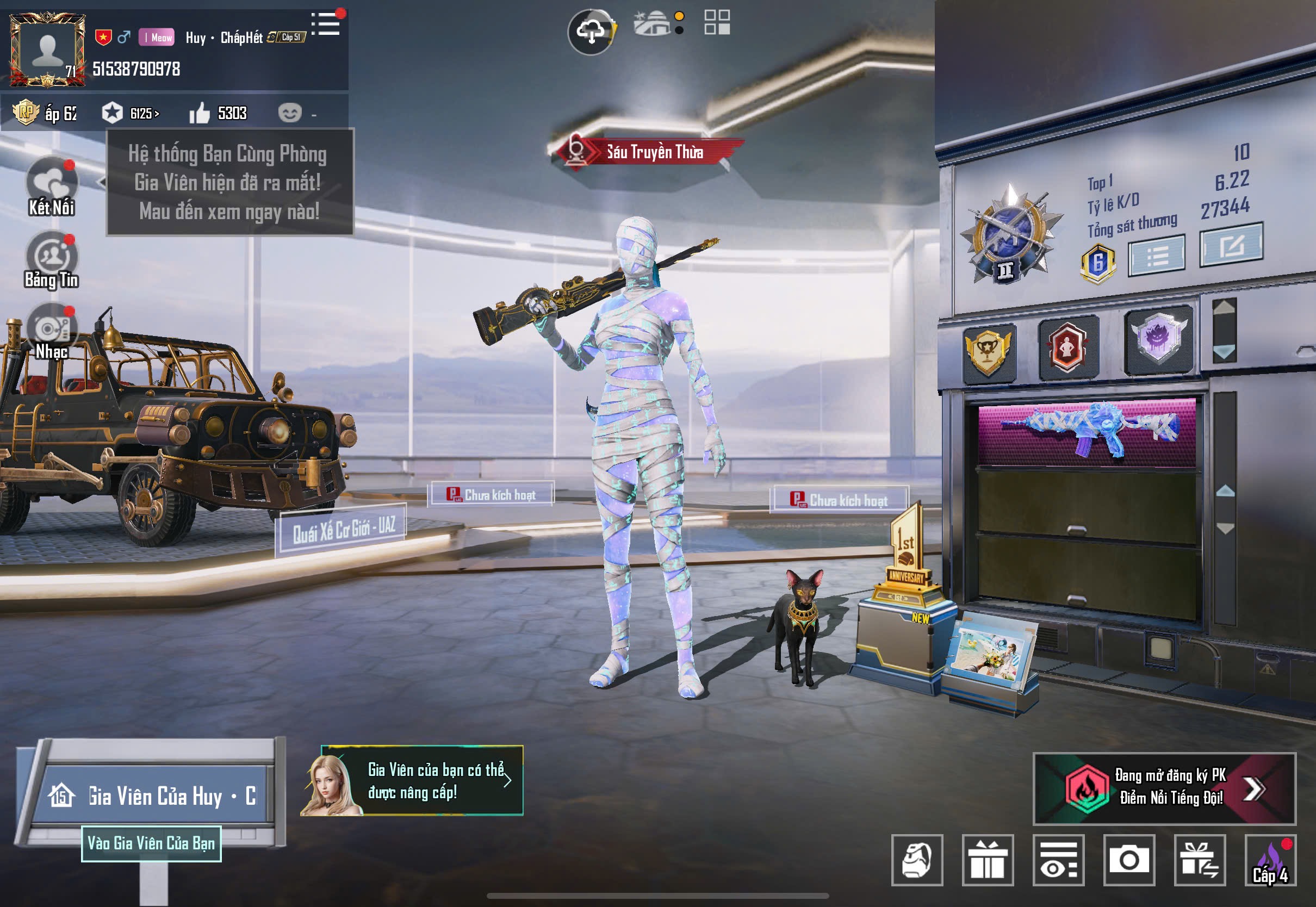Open the Cấp 4 purple flame icon
Screen dimensions: 1316x907
pos(1270,860)
